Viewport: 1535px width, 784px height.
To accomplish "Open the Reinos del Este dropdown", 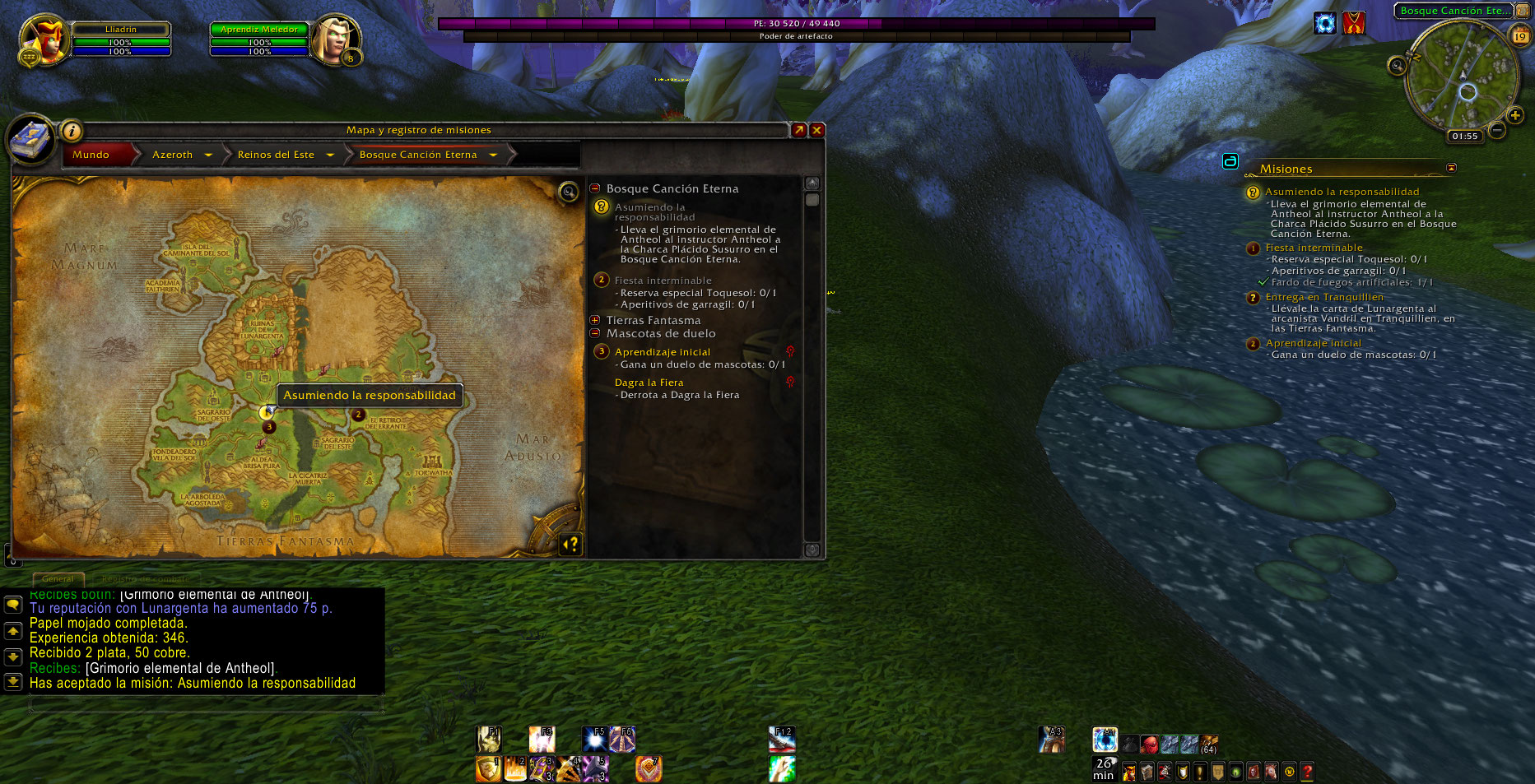I will 330,155.
